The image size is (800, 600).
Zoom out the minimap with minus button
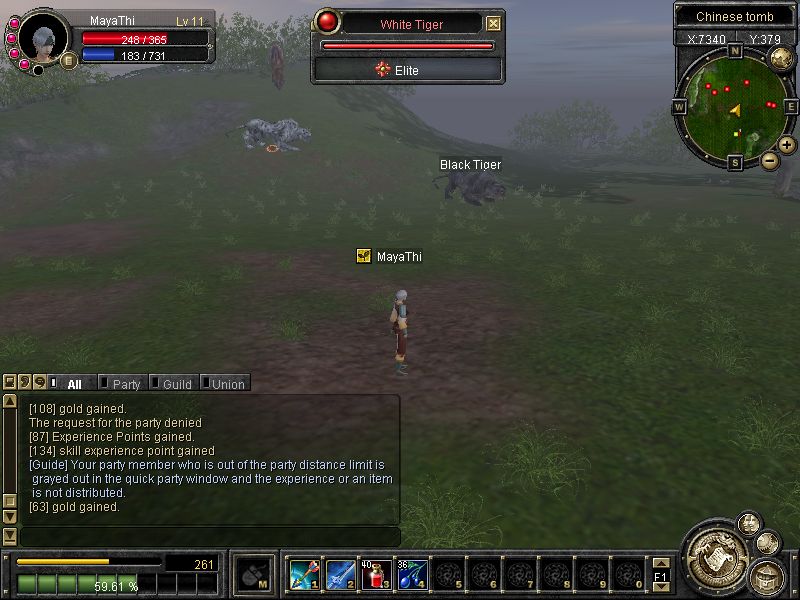[x=769, y=160]
